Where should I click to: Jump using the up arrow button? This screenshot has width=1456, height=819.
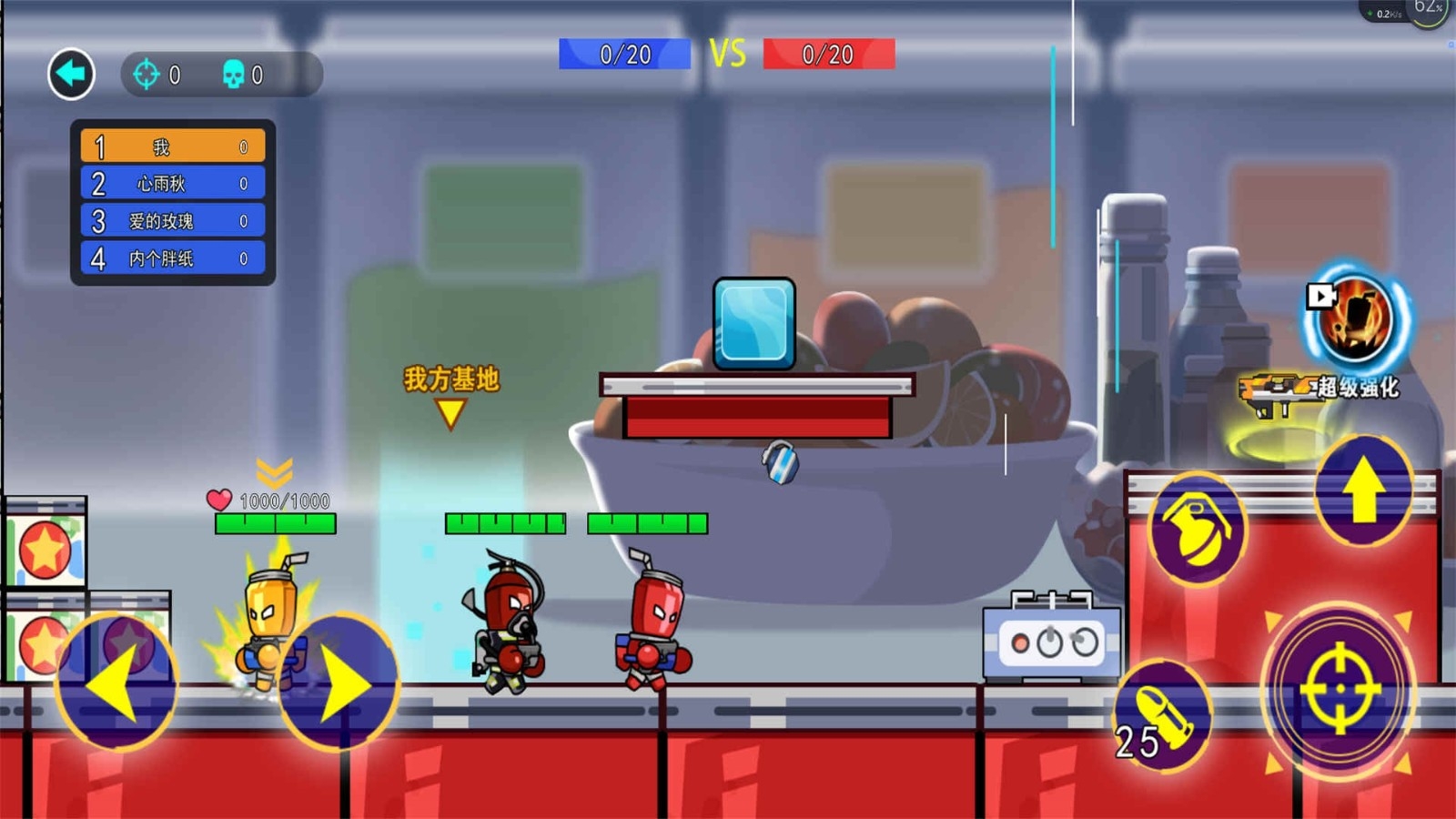click(x=1363, y=490)
